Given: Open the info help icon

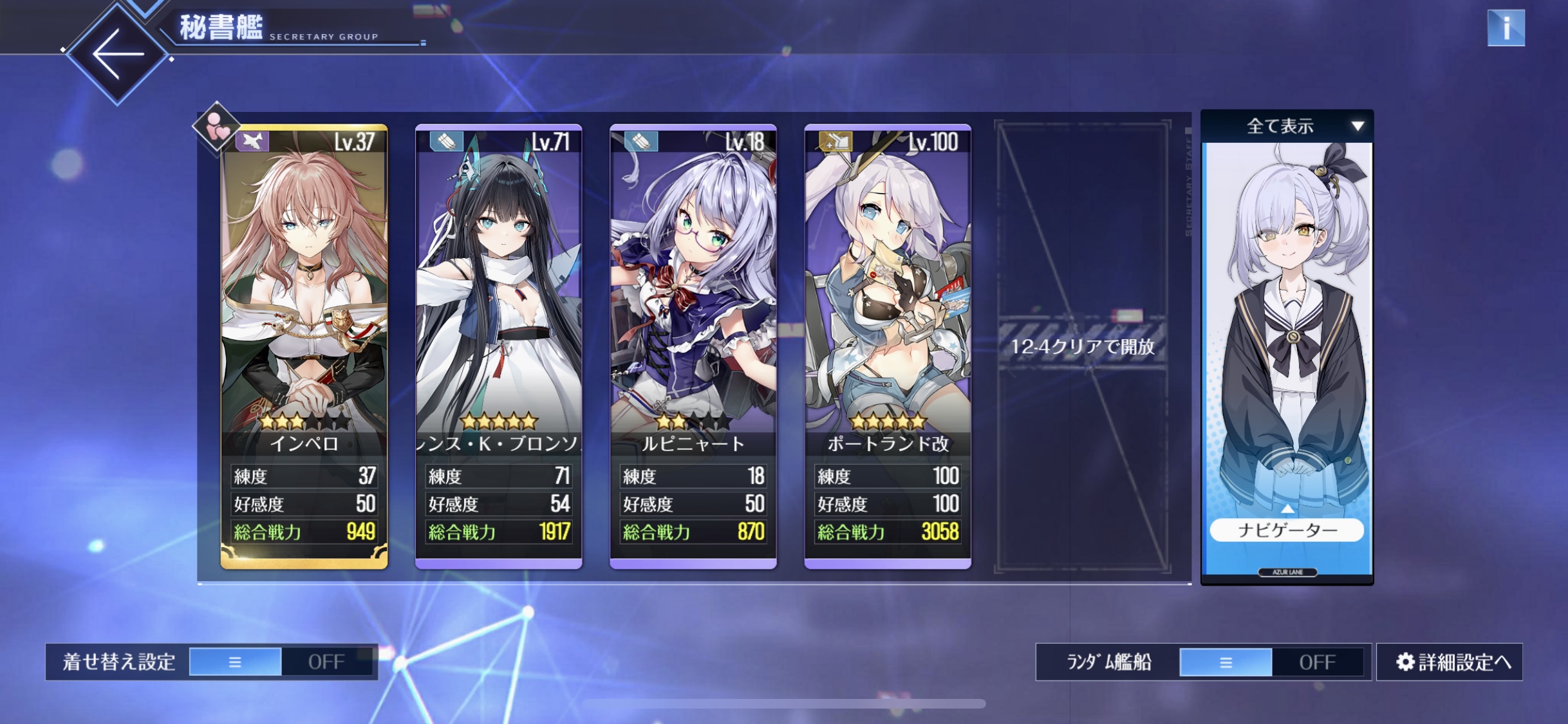Looking at the screenshot, I should coord(1506,28).
